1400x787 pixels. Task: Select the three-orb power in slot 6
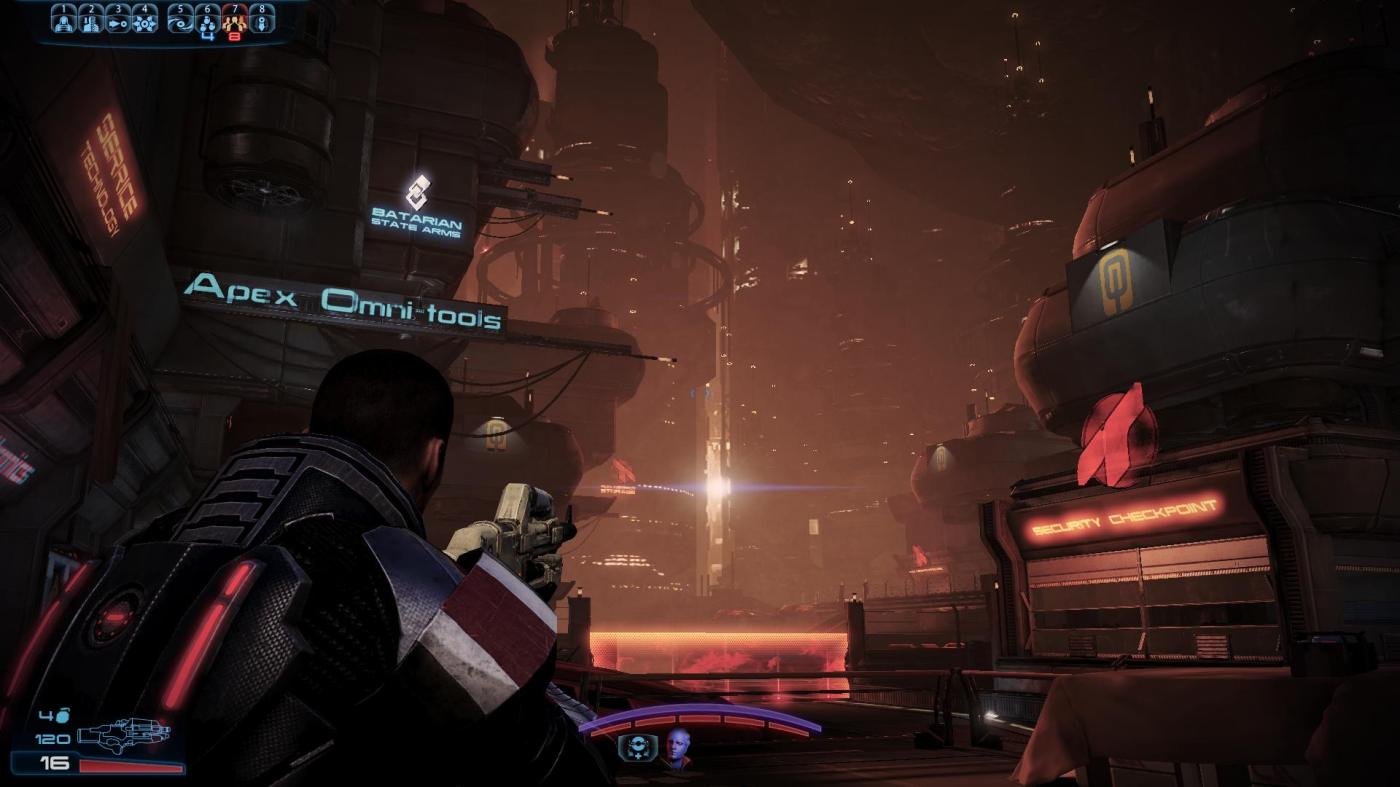tap(208, 21)
